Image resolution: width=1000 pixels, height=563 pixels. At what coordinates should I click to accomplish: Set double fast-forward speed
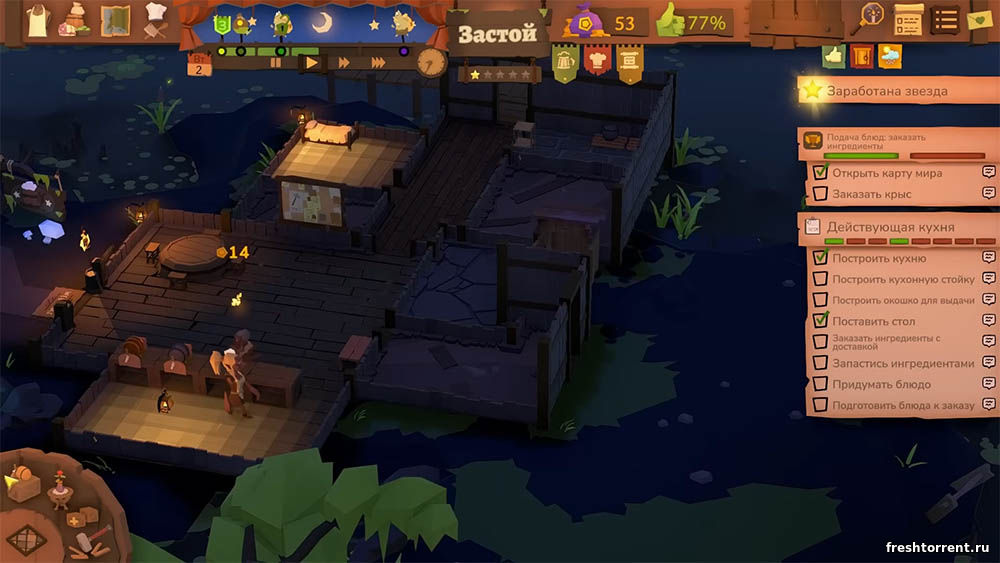(344, 62)
